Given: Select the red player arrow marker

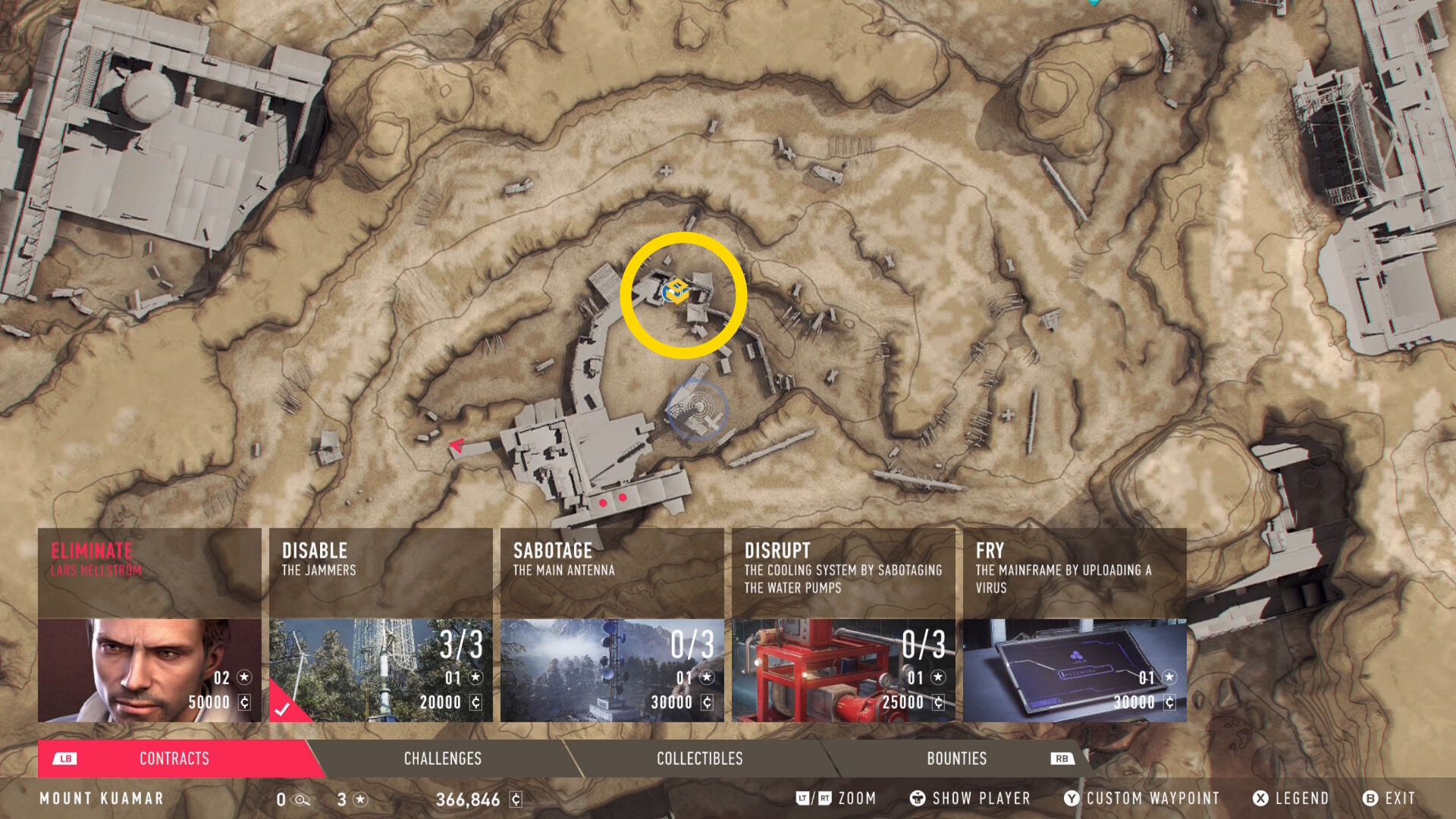Looking at the screenshot, I should (x=457, y=445).
